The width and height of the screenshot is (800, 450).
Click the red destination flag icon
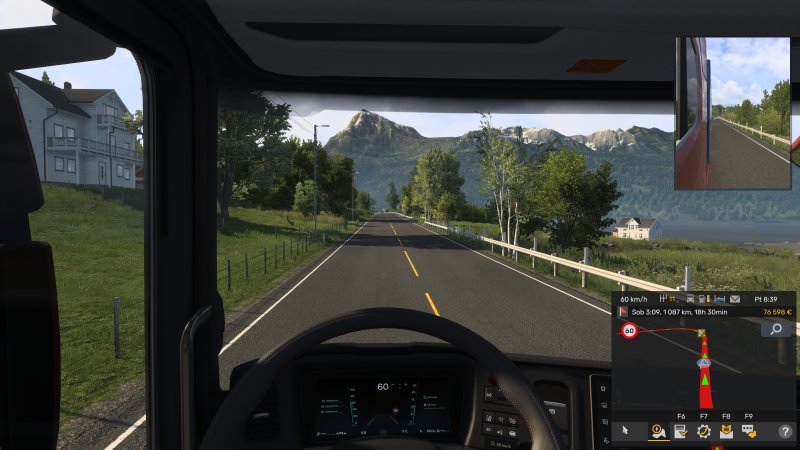click(x=622, y=312)
